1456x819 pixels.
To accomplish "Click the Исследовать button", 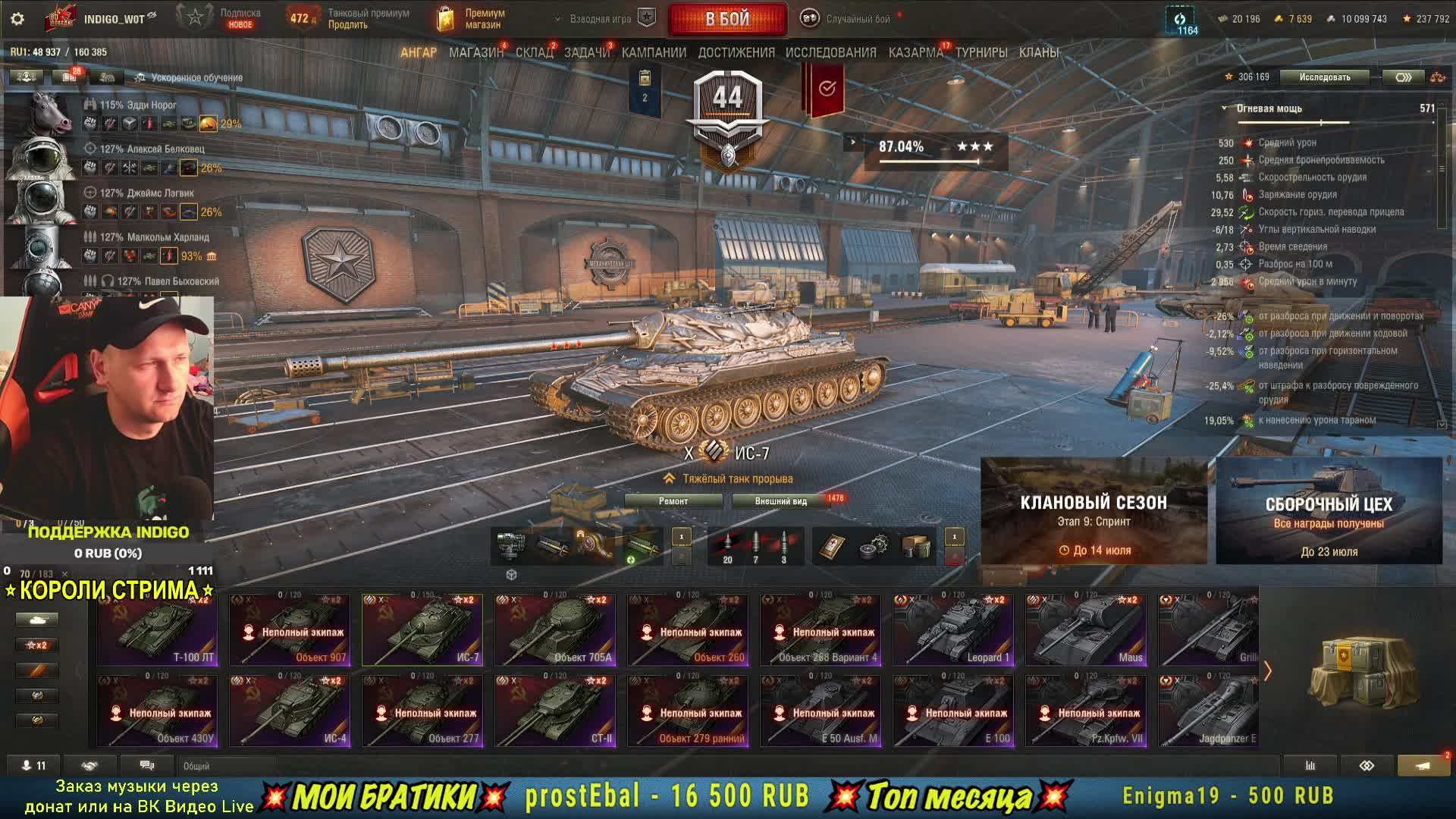I will (1324, 77).
